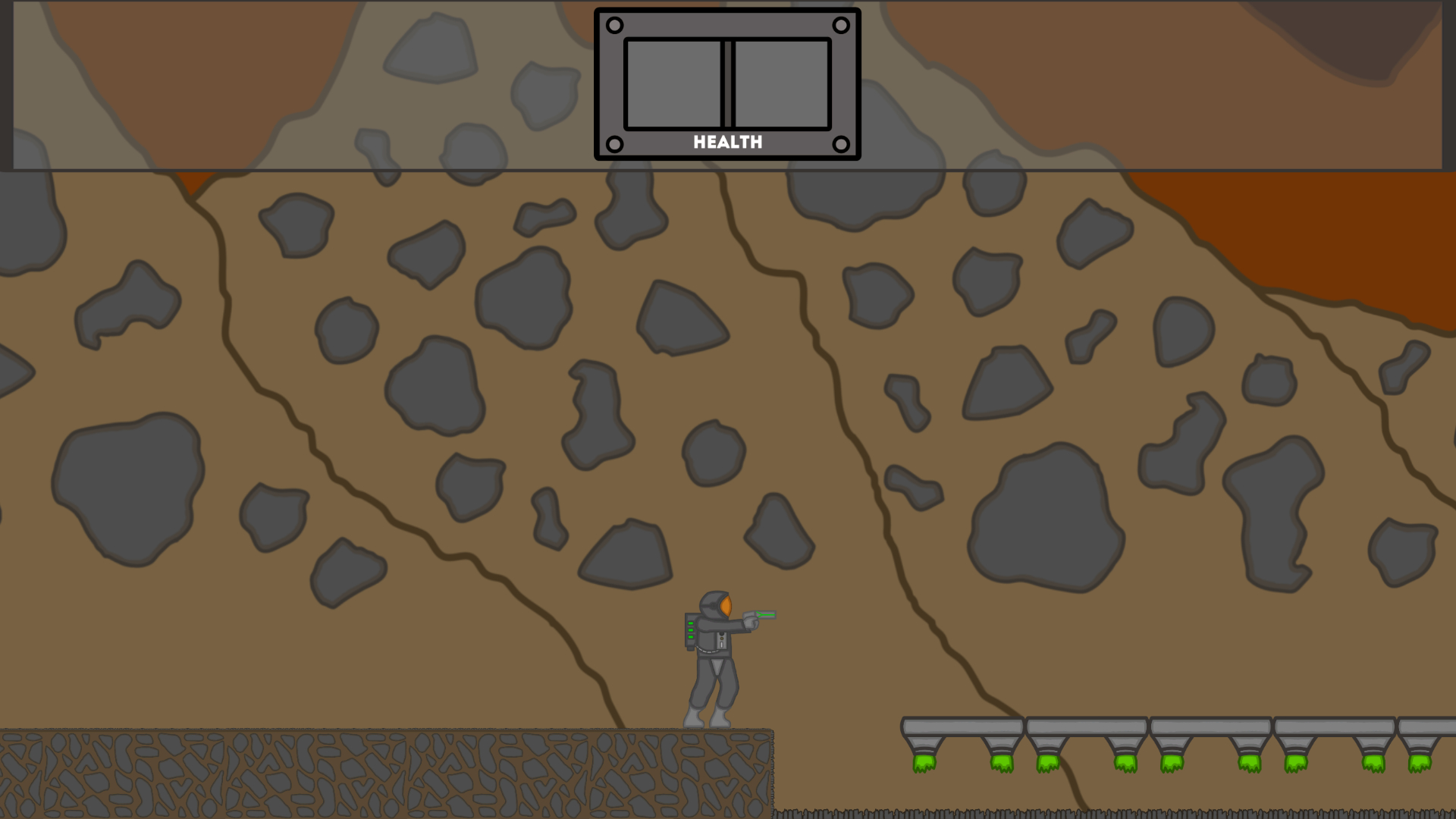Click the HEALTH label on the status panel
This screenshot has width=1456, height=819.
[727, 142]
